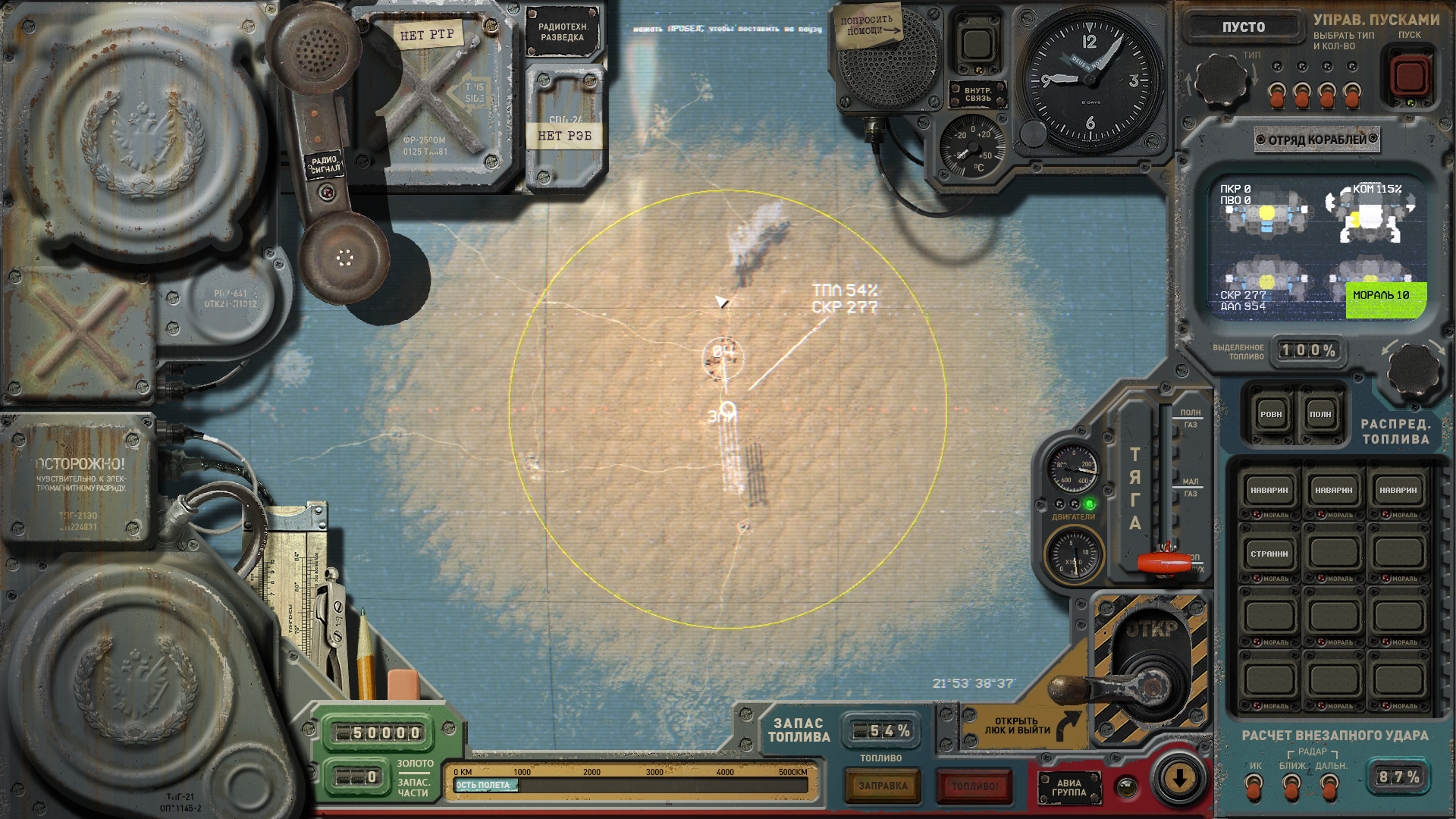The image size is (1456, 819).
Task: Activate the red ТОПЛИВО! button
Action: click(974, 786)
